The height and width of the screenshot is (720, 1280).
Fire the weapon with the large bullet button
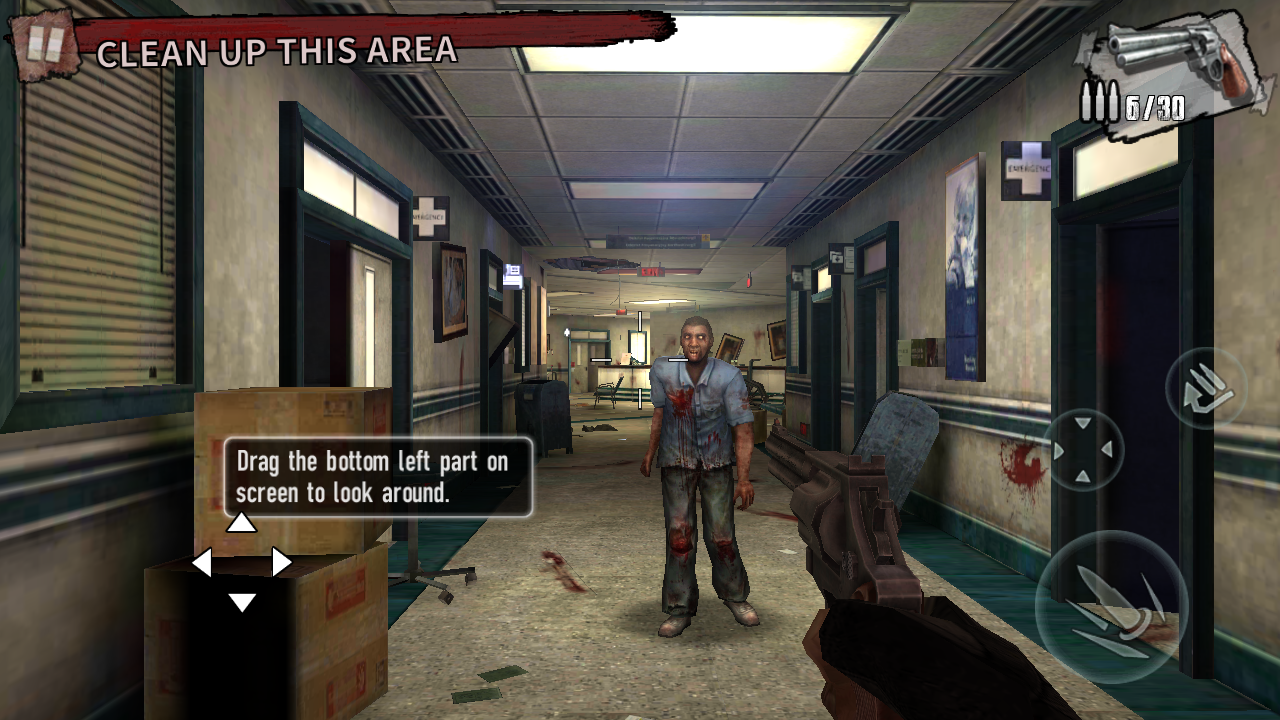[1111, 606]
